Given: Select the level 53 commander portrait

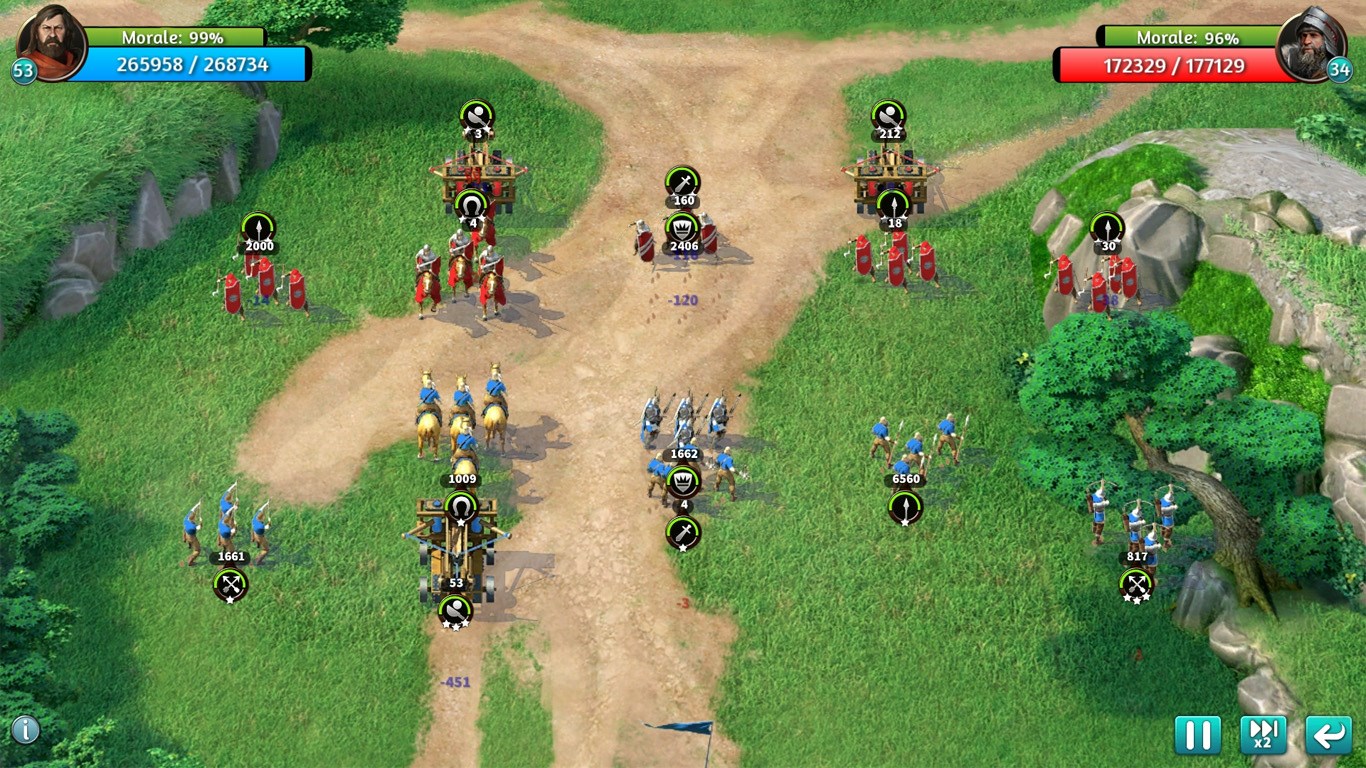Looking at the screenshot, I should tap(52, 42).
